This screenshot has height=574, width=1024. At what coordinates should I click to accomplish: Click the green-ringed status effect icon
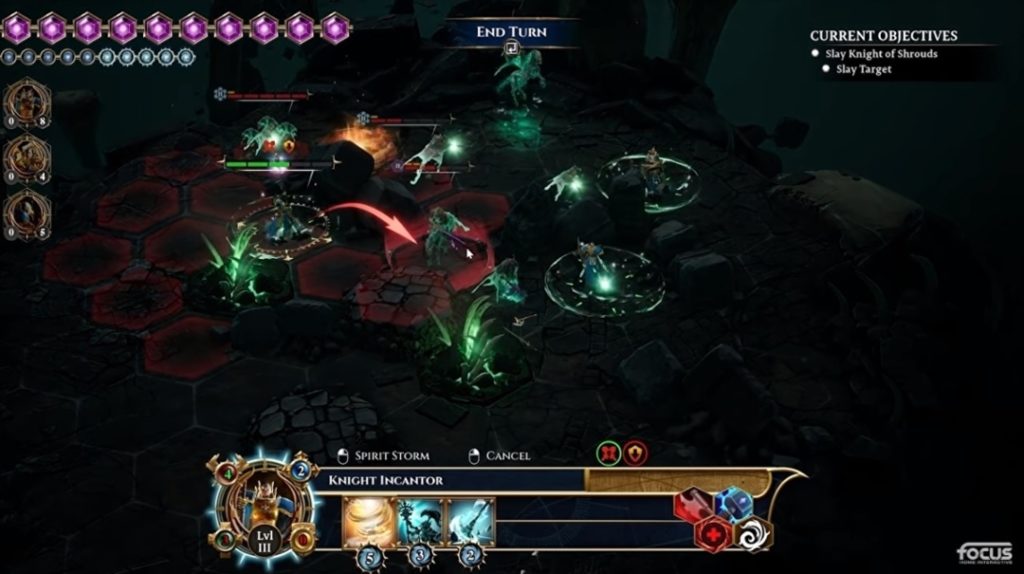point(607,454)
